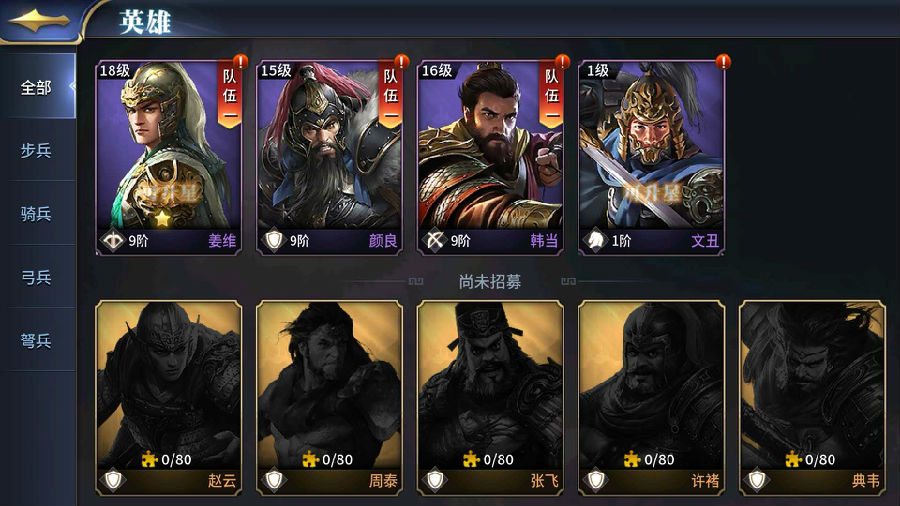Screen dimensions: 900x506
Task: Select the 姜维 hero card
Action: pyautogui.click(x=168, y=156)
